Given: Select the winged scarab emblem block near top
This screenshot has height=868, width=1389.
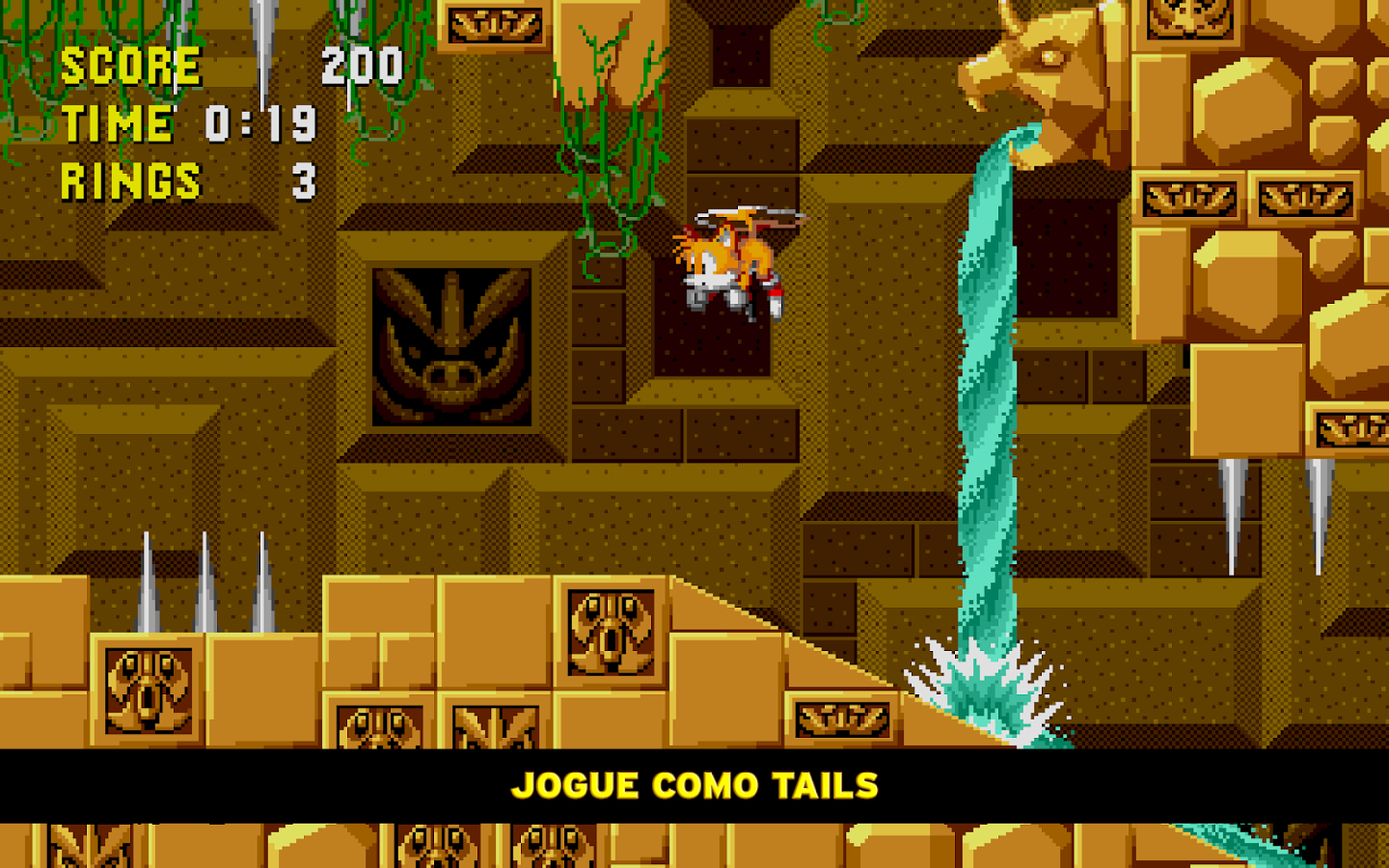Looking at the screenshot, I should coord(494,24).
